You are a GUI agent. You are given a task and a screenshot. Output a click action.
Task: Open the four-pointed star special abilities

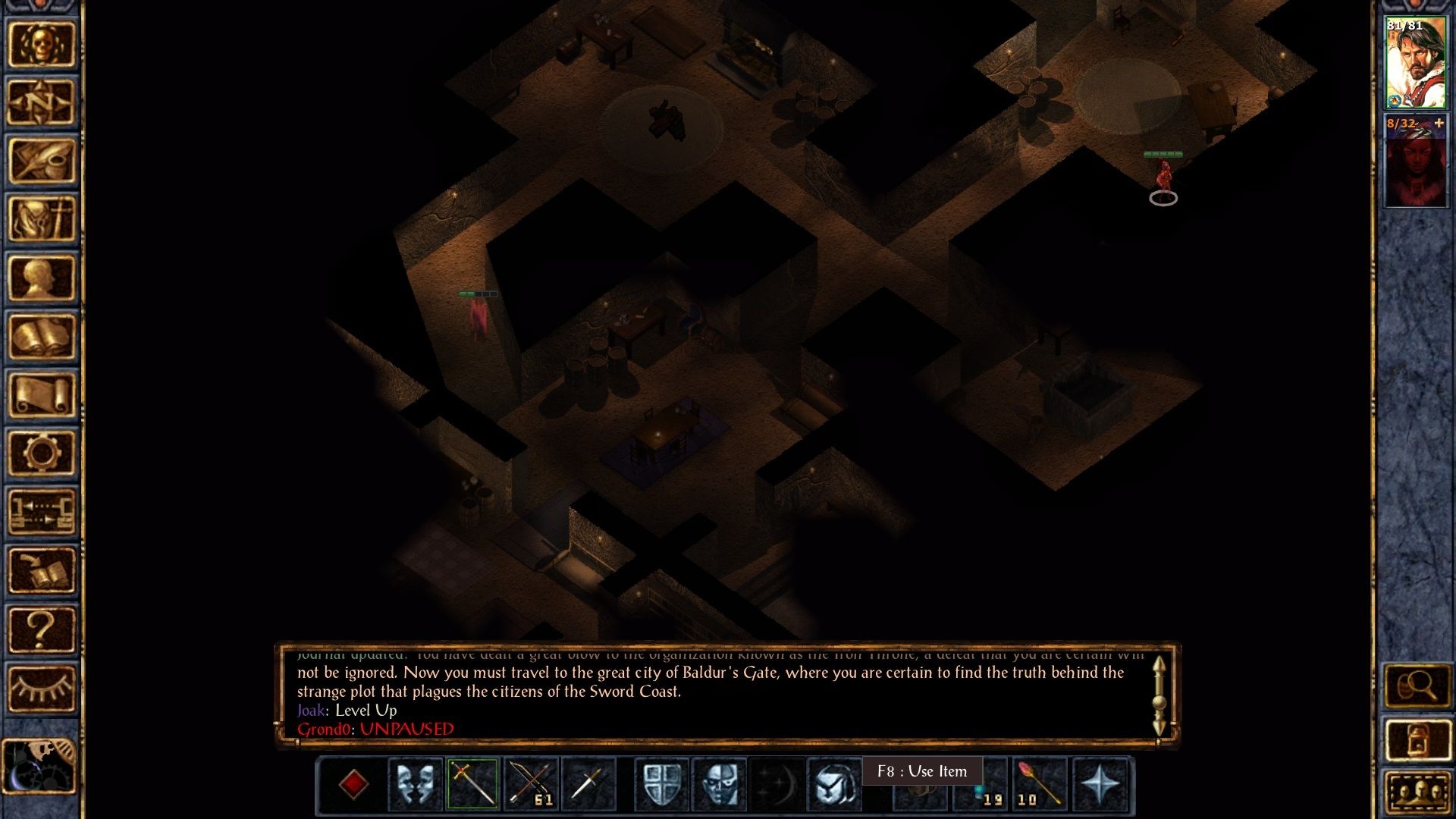[1099, 783]
